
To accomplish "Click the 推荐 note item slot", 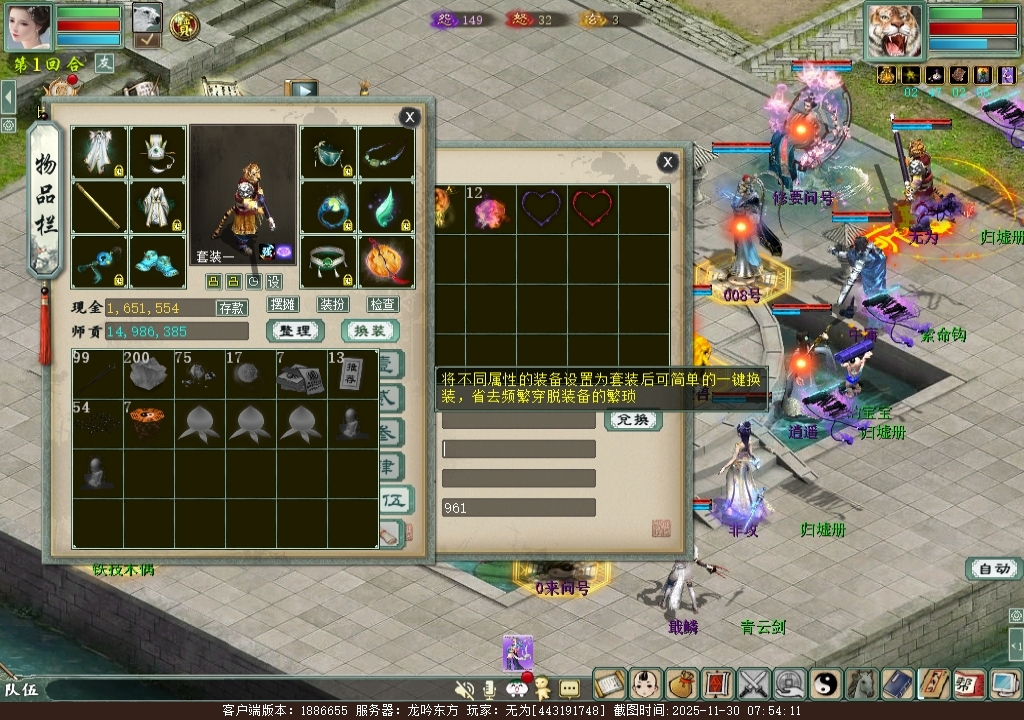I will (x=351, y=375).
